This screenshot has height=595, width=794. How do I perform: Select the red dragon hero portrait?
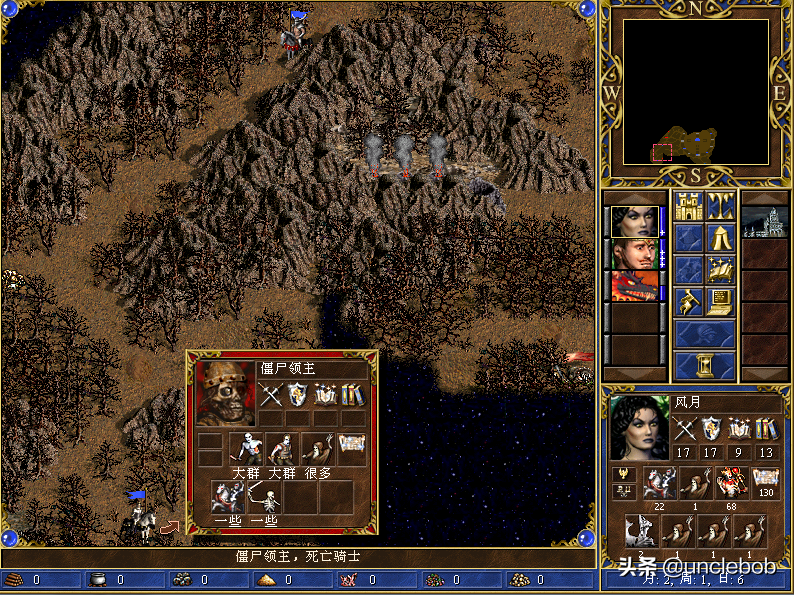pos(636,286)
